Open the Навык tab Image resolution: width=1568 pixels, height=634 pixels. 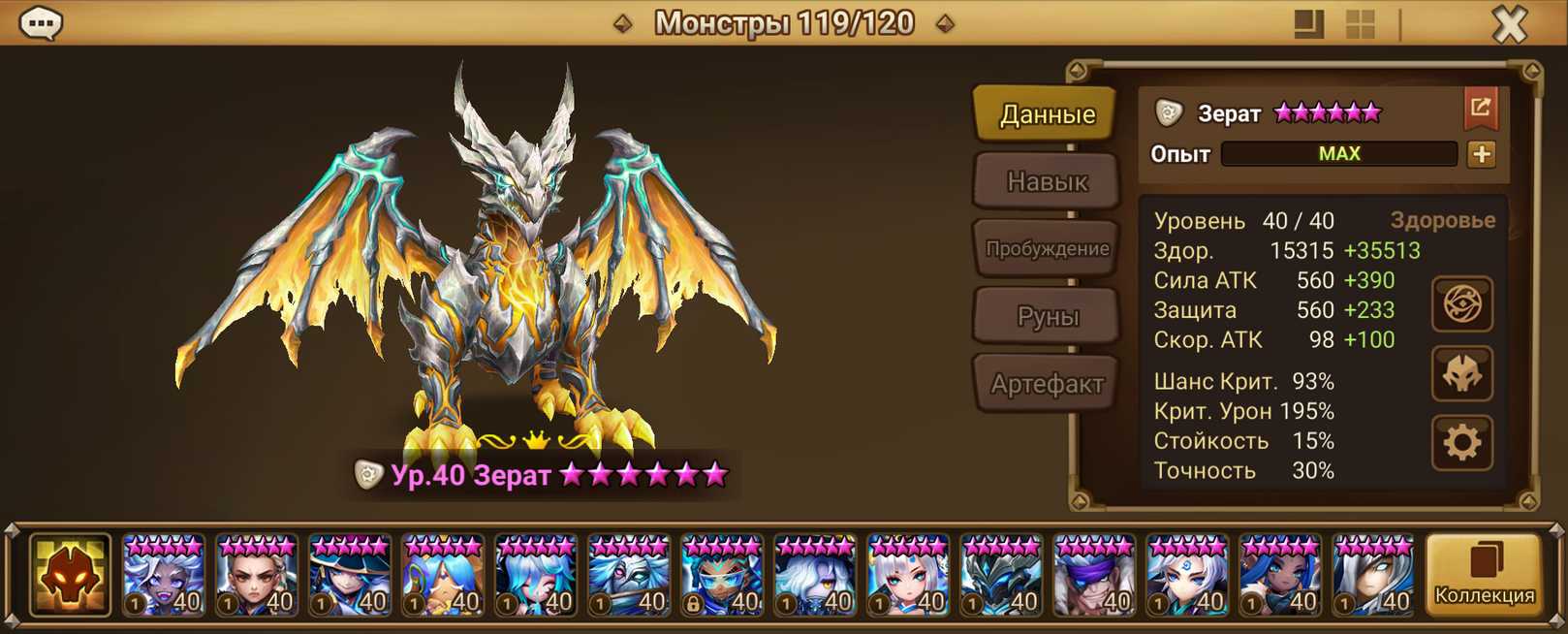pyautogui.click(x=1047, y=181)
